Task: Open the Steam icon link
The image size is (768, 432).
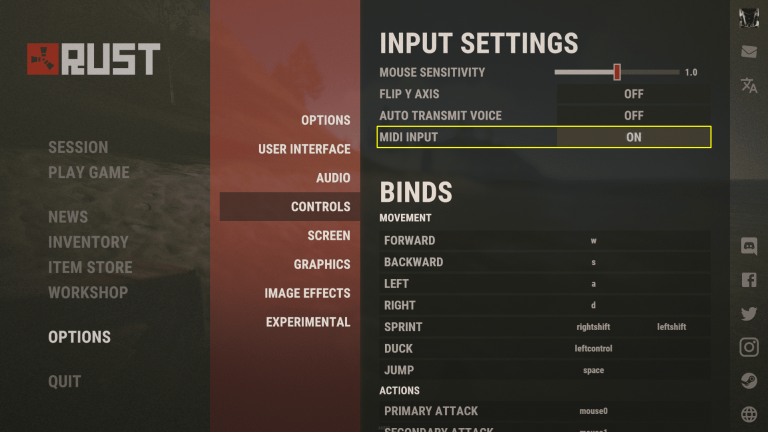Action: pyautogui.click(x=749, y=381)
